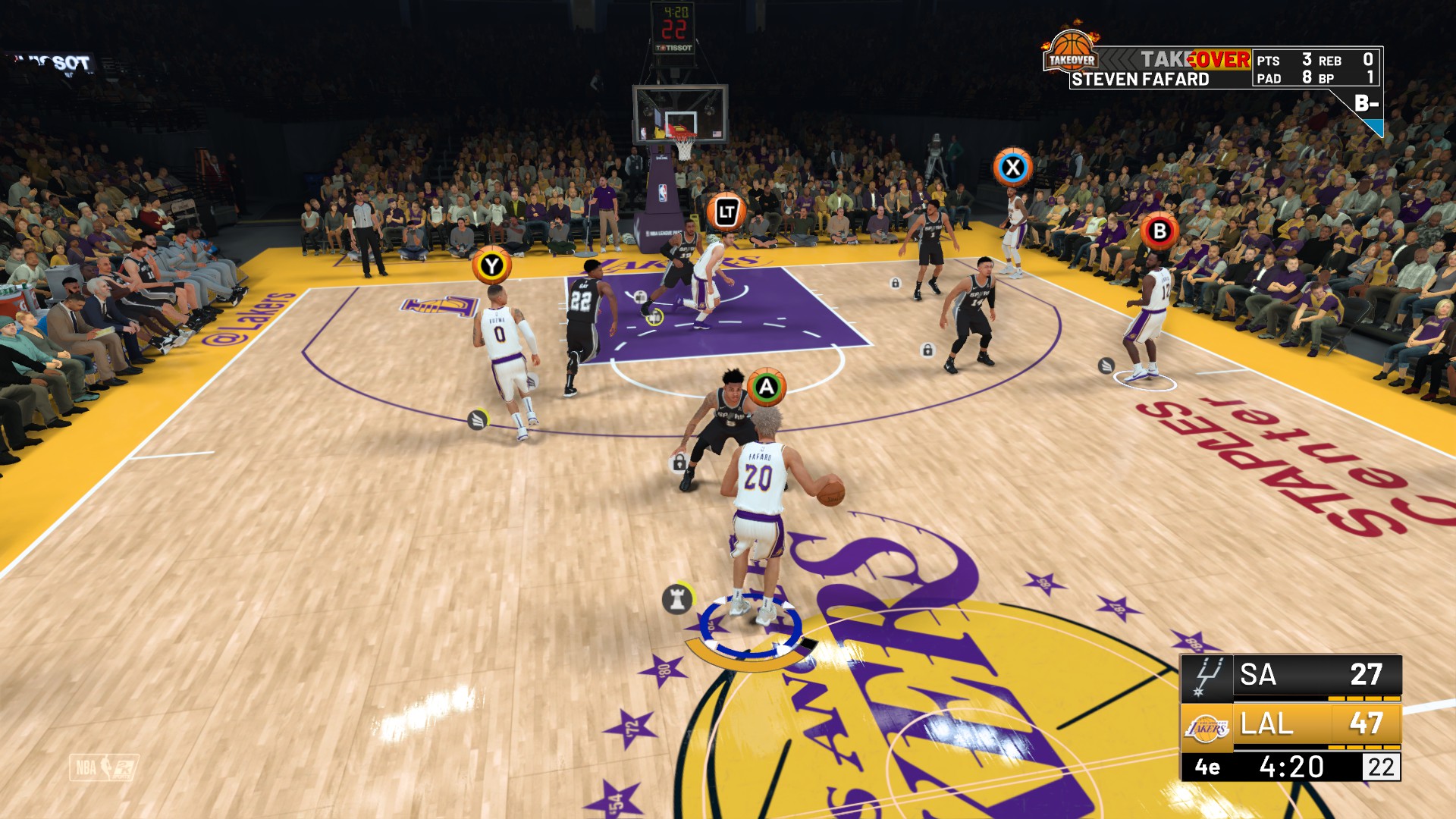
Task: Select the Lakers logo on the scoreboard
Action: pos(1207,726)
